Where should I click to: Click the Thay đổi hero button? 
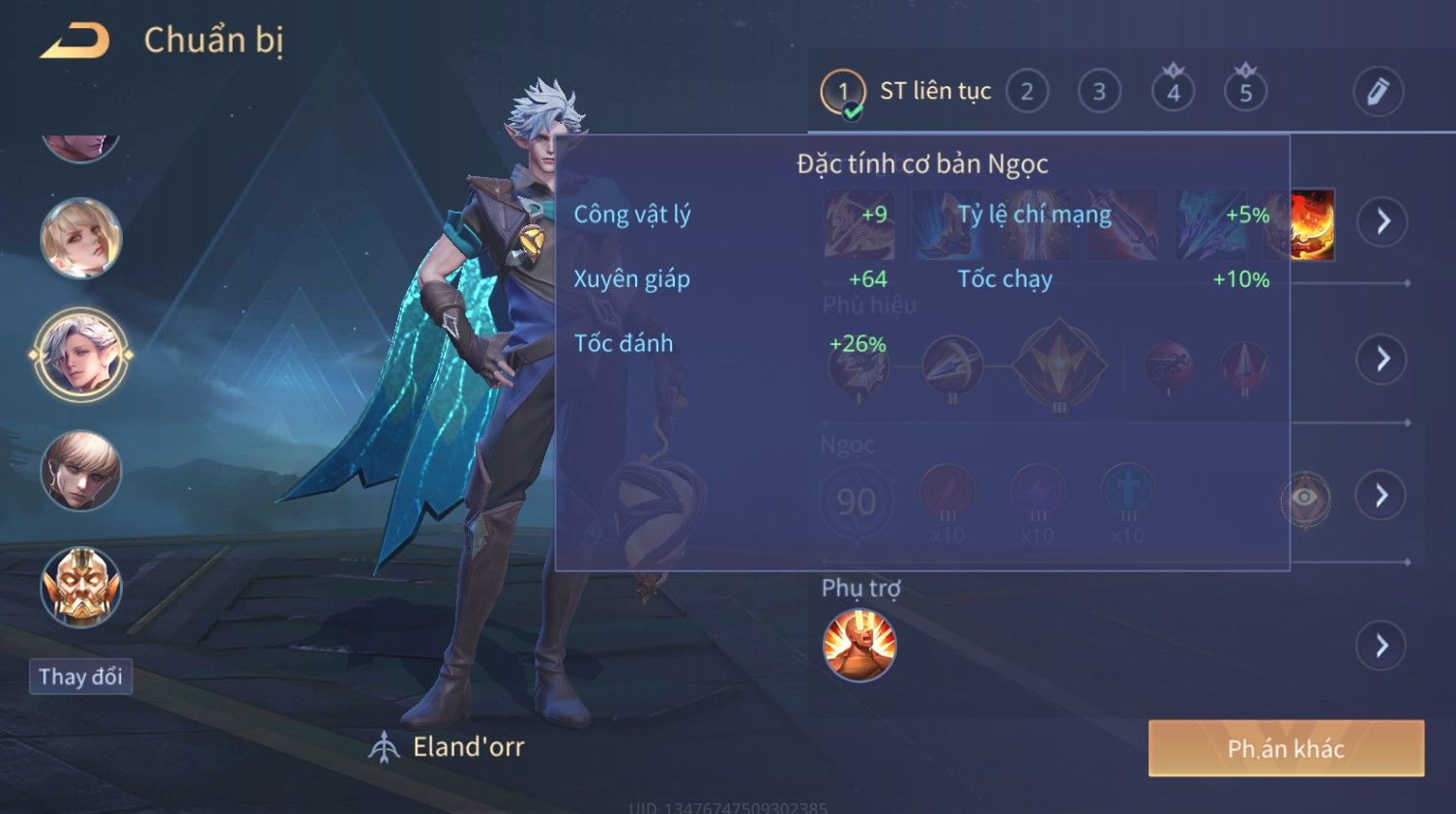point(81,677)
